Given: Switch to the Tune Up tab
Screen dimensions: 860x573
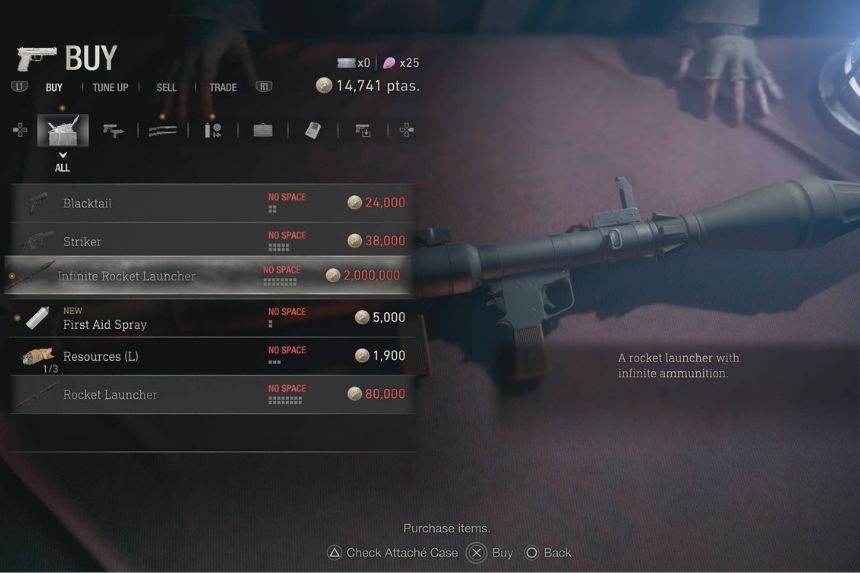Looking at the screenshot, I should (x=110, y=88).
